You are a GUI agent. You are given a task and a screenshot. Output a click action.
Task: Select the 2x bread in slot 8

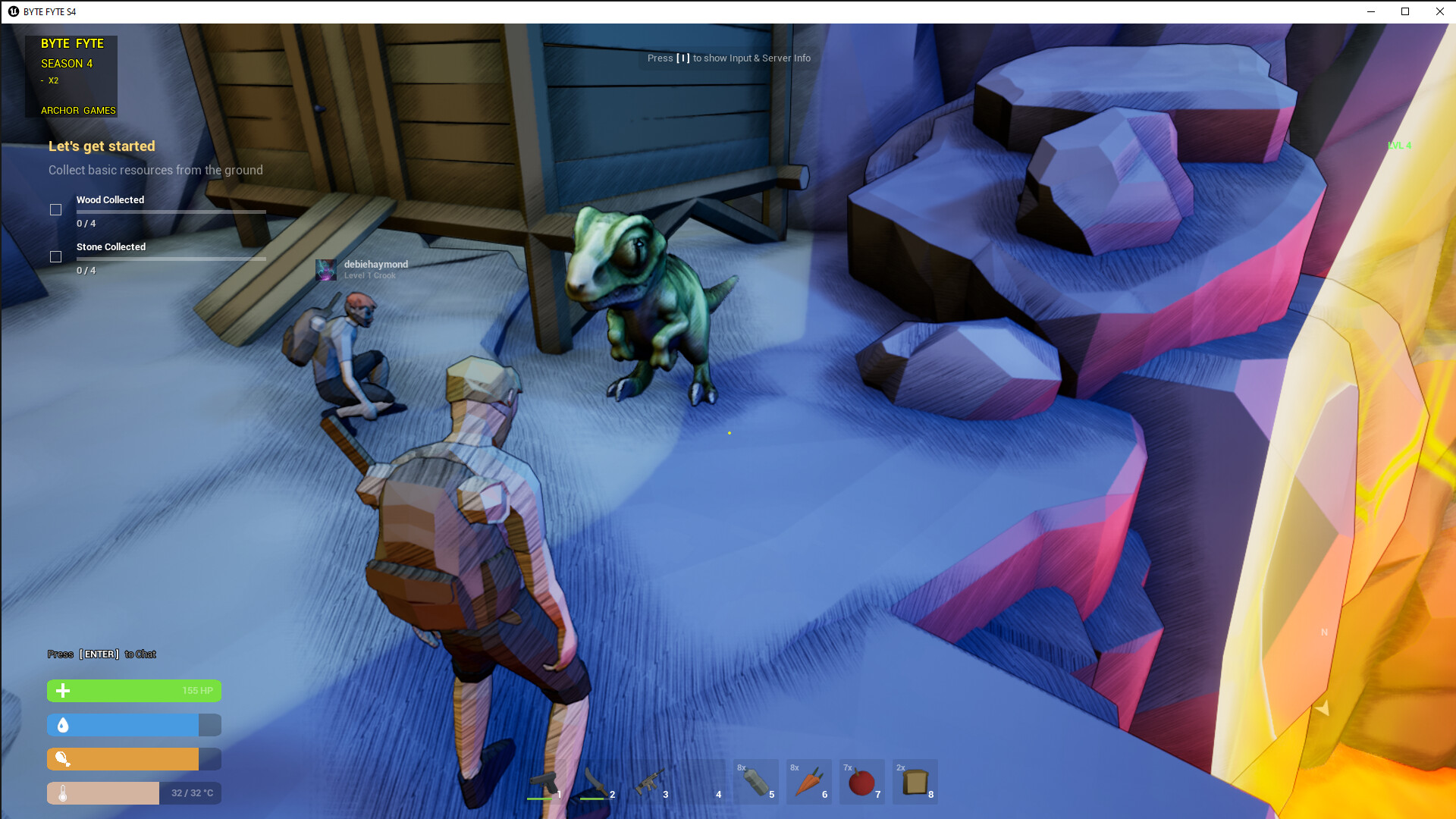pos(915,781)
